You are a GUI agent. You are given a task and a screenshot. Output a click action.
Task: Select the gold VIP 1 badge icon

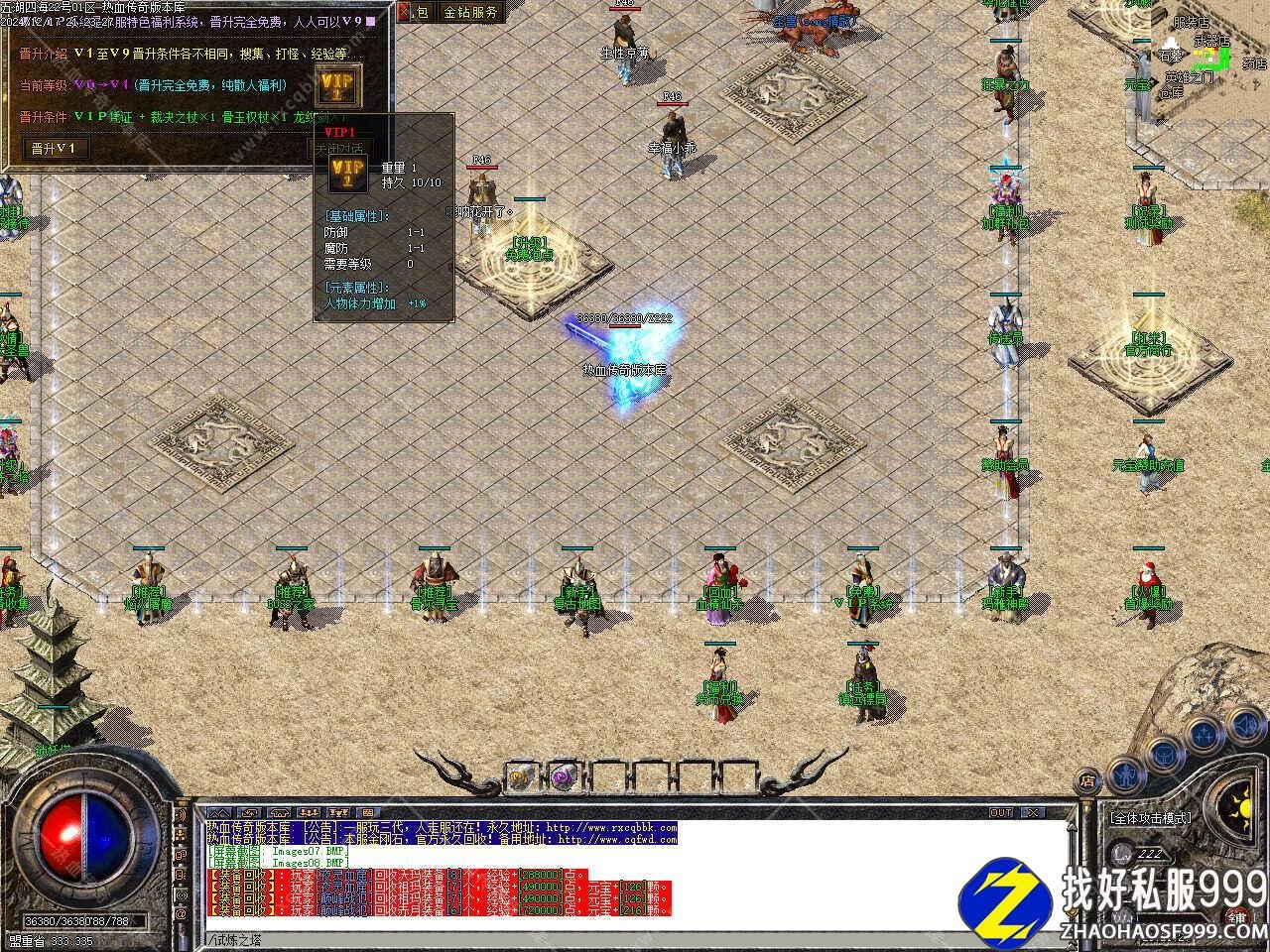coord(334,86)
